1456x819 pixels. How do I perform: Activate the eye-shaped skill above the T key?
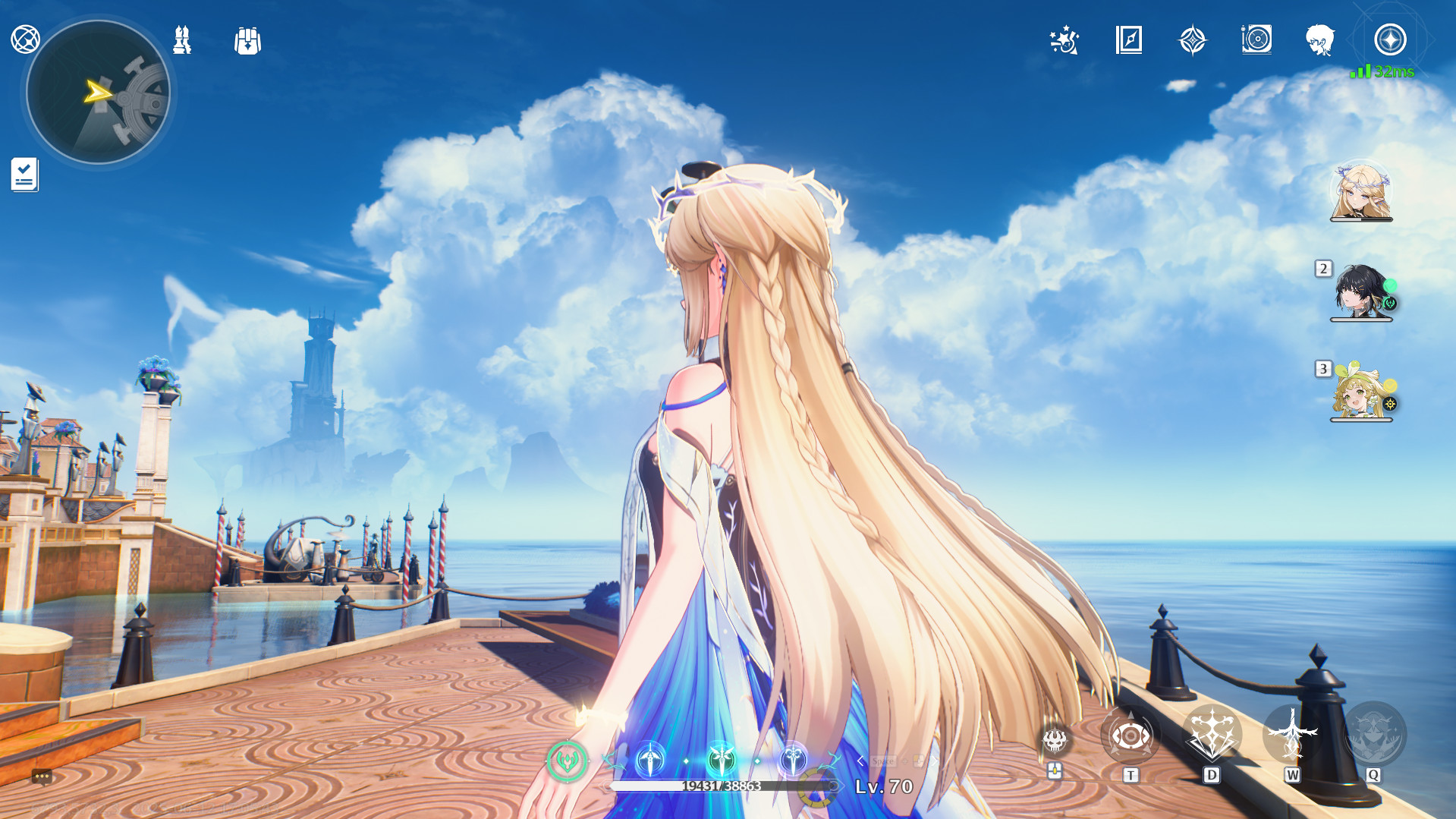click(1131, 734)
